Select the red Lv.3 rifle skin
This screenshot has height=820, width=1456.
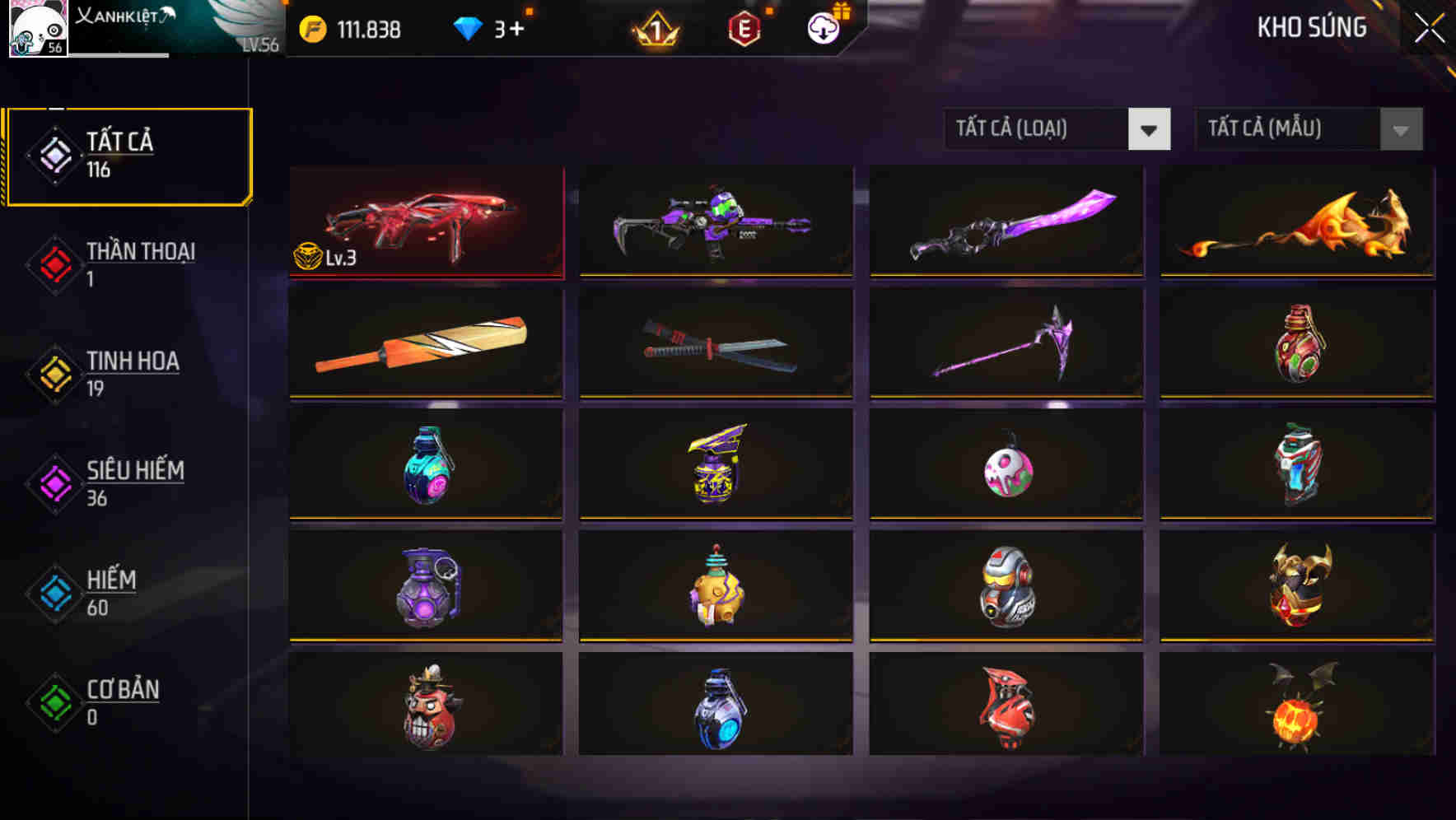tap(425, 222)
